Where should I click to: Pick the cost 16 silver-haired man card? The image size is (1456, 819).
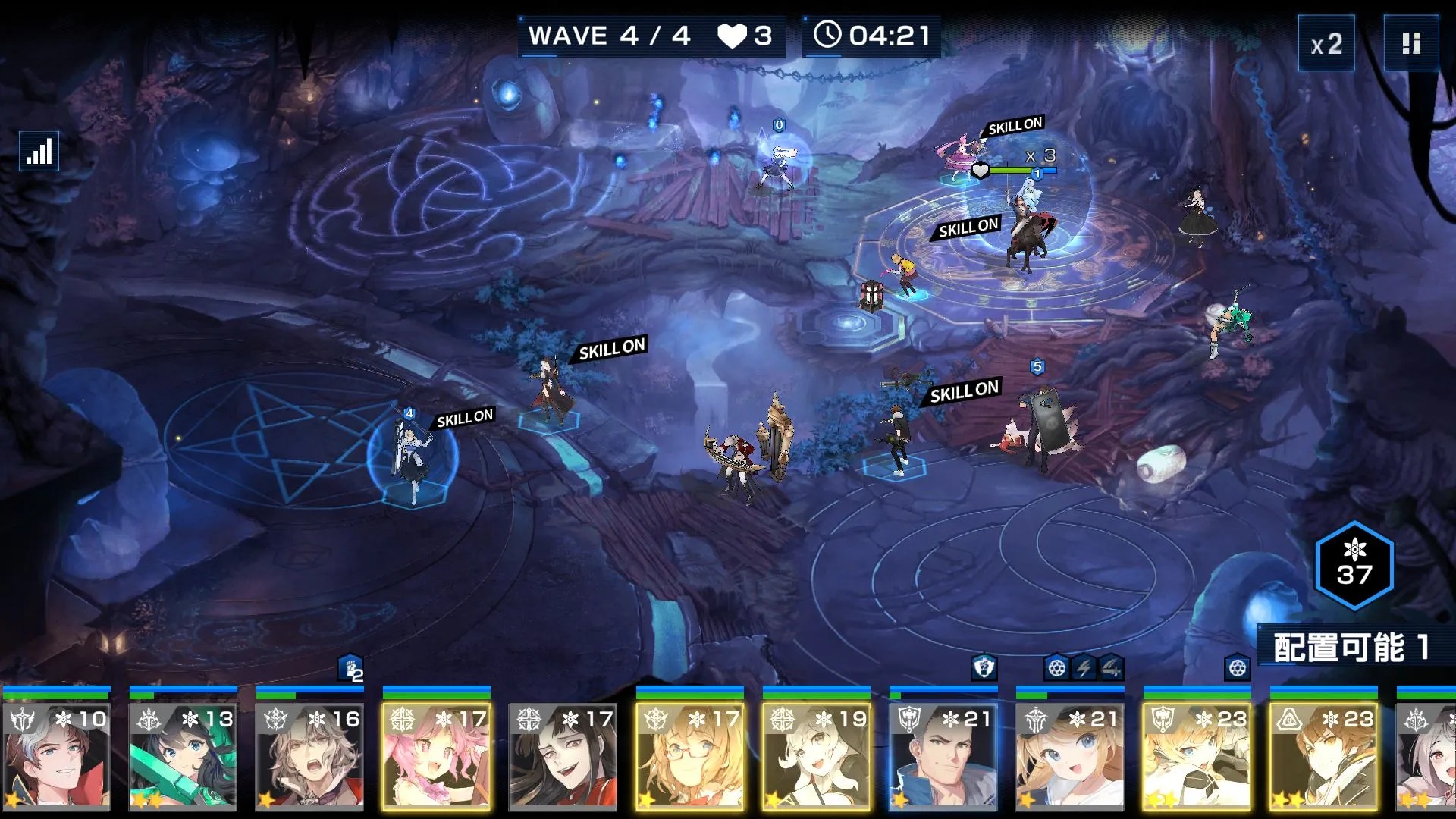[310, 755]
